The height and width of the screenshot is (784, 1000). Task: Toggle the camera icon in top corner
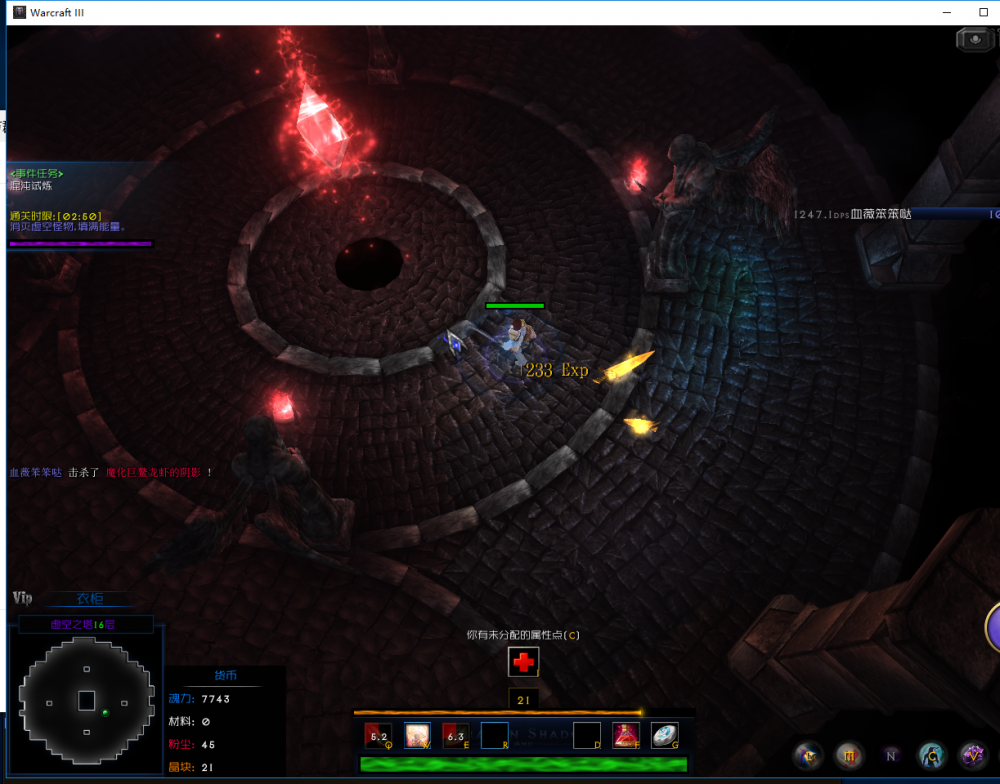coord(974,39)
